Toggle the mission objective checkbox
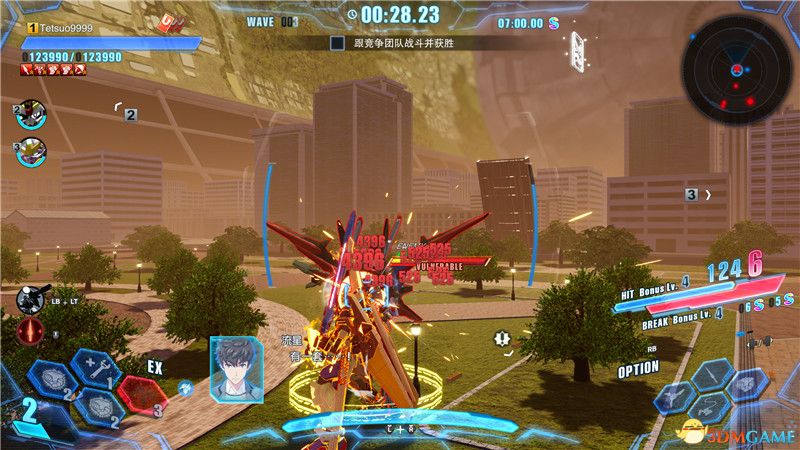Viewport: 800px width, 450px height. tap(337, 43)
